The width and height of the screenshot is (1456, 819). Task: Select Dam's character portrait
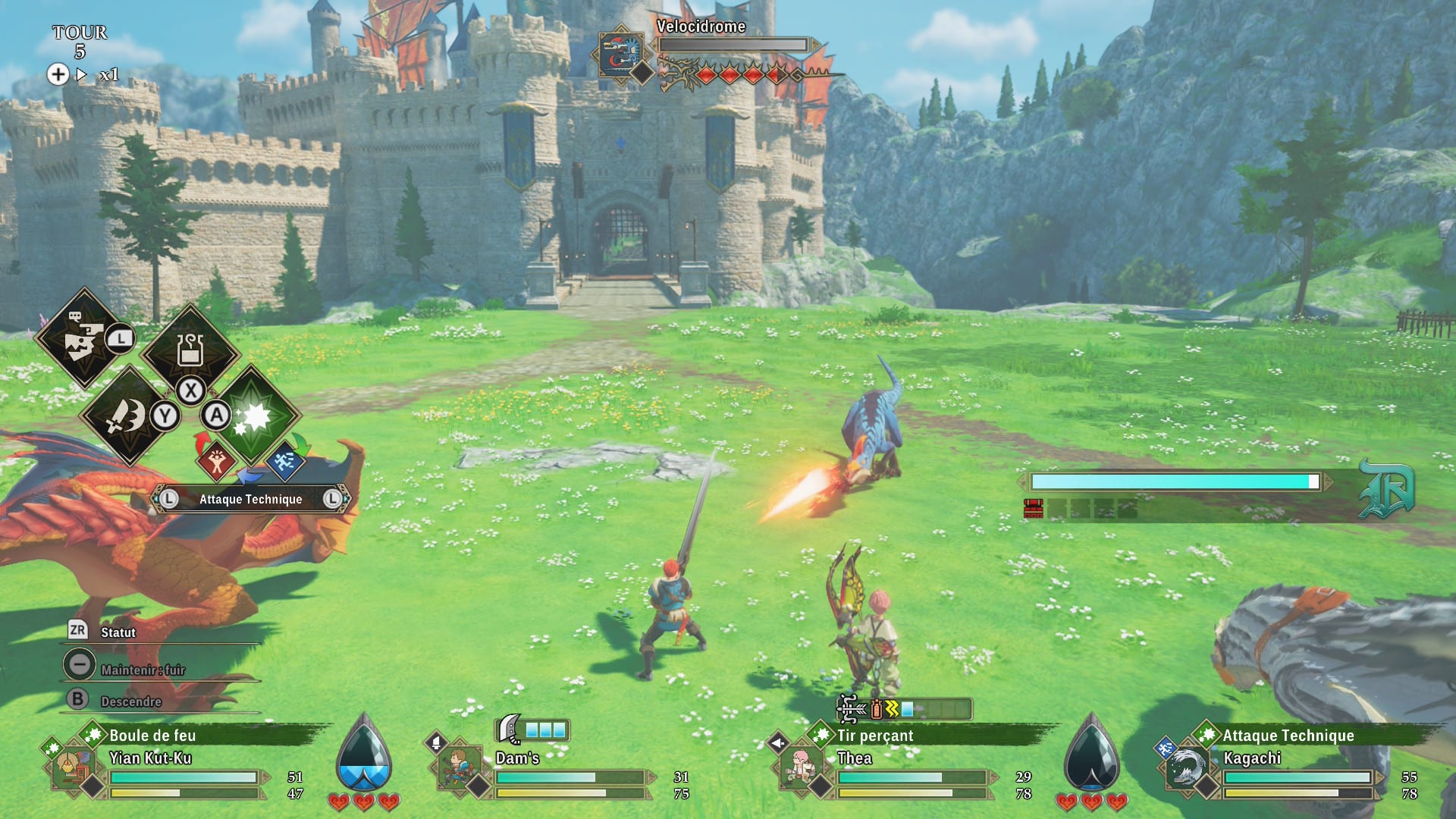(459, 767)
